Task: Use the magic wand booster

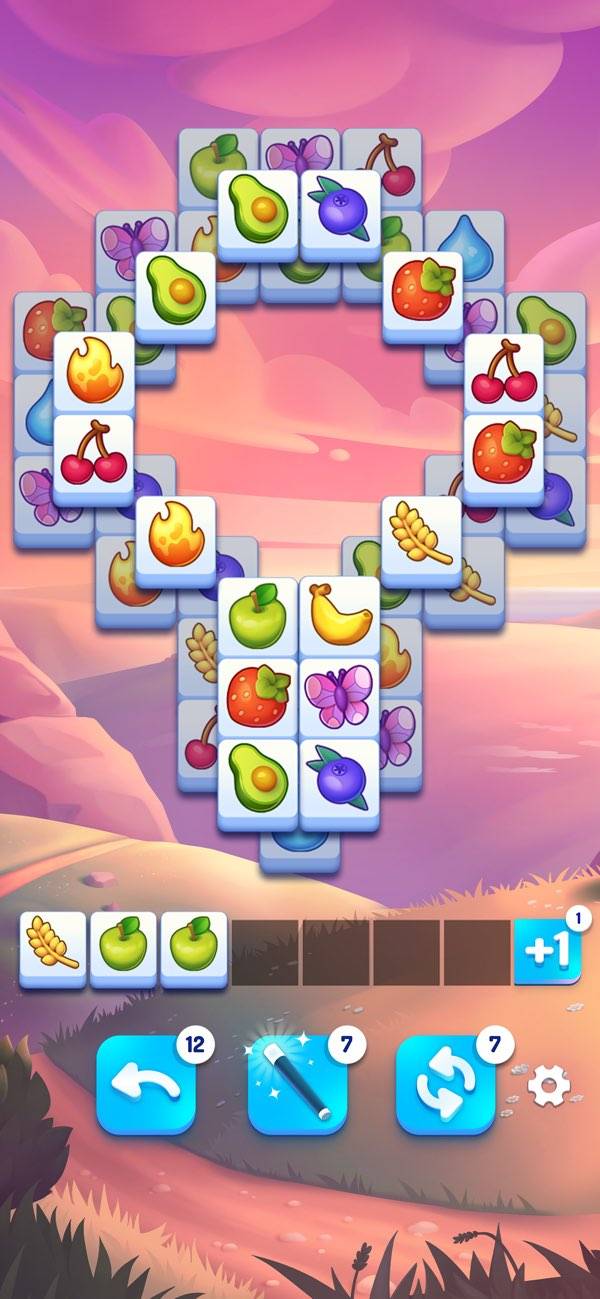Action: click(x=297, y=1084)
